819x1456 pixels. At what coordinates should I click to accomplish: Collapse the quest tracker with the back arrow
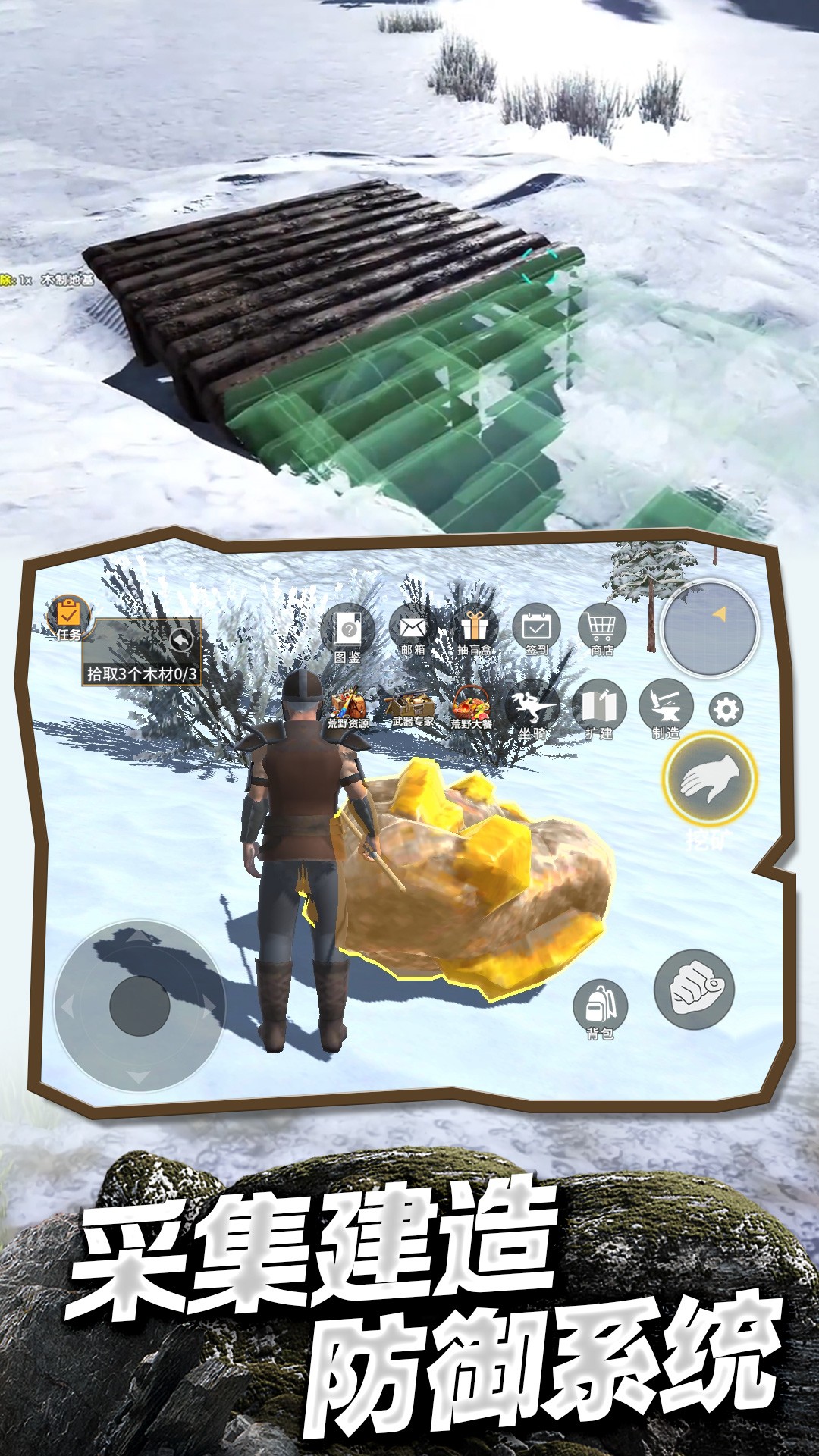[x=181, y=641]
